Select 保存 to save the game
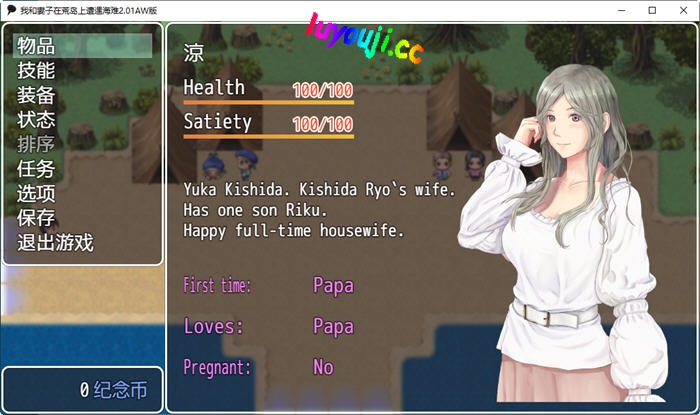 37,218
